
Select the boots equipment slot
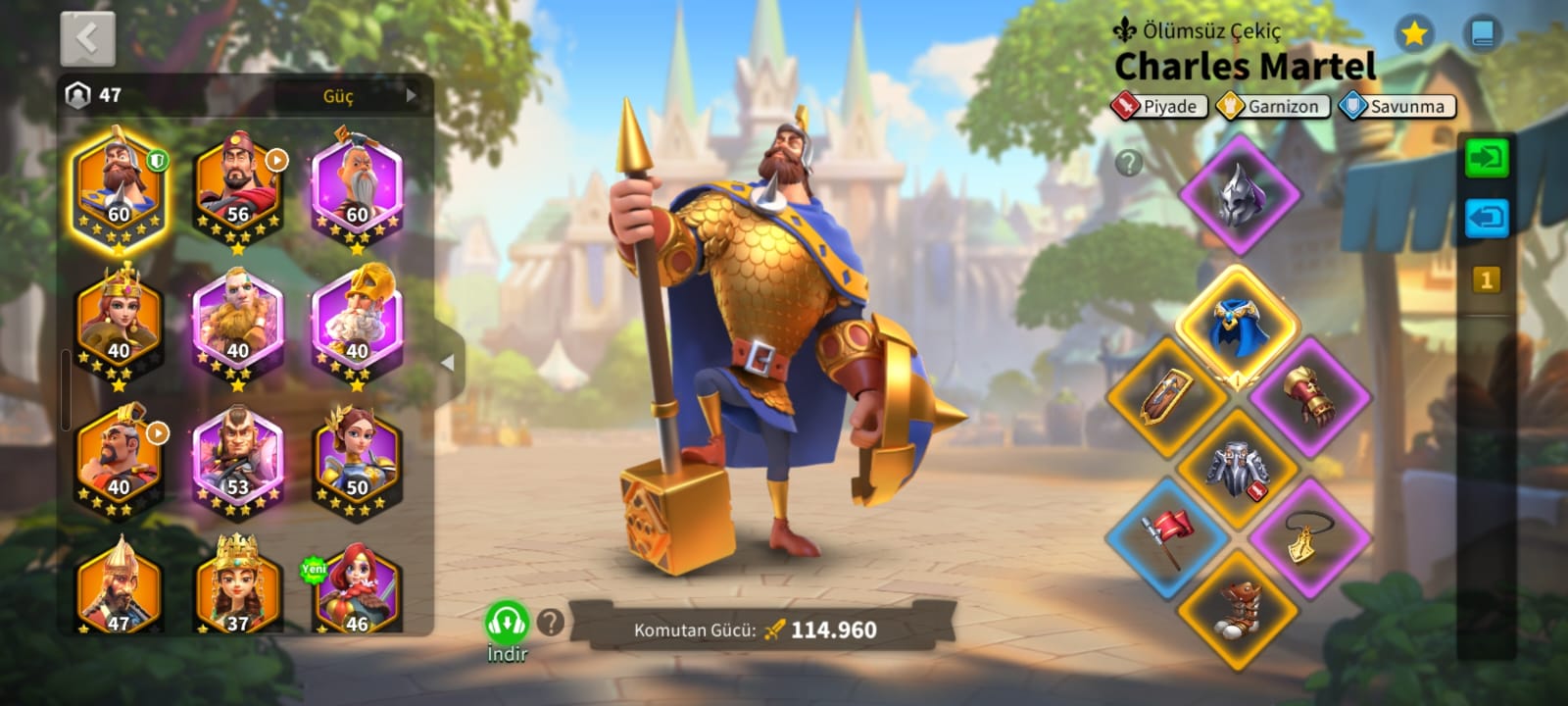tap(1239, 610)
